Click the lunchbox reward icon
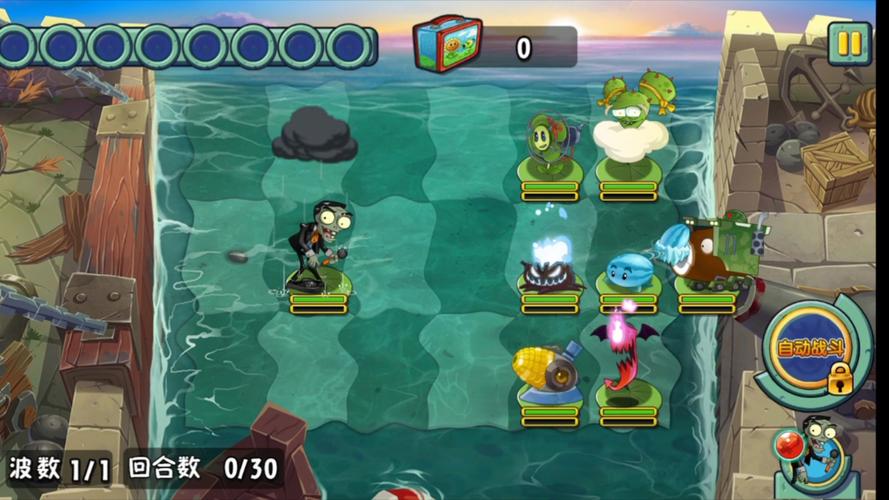The height and width of the screenshot is (500, 889). click(x=448, y=46)
